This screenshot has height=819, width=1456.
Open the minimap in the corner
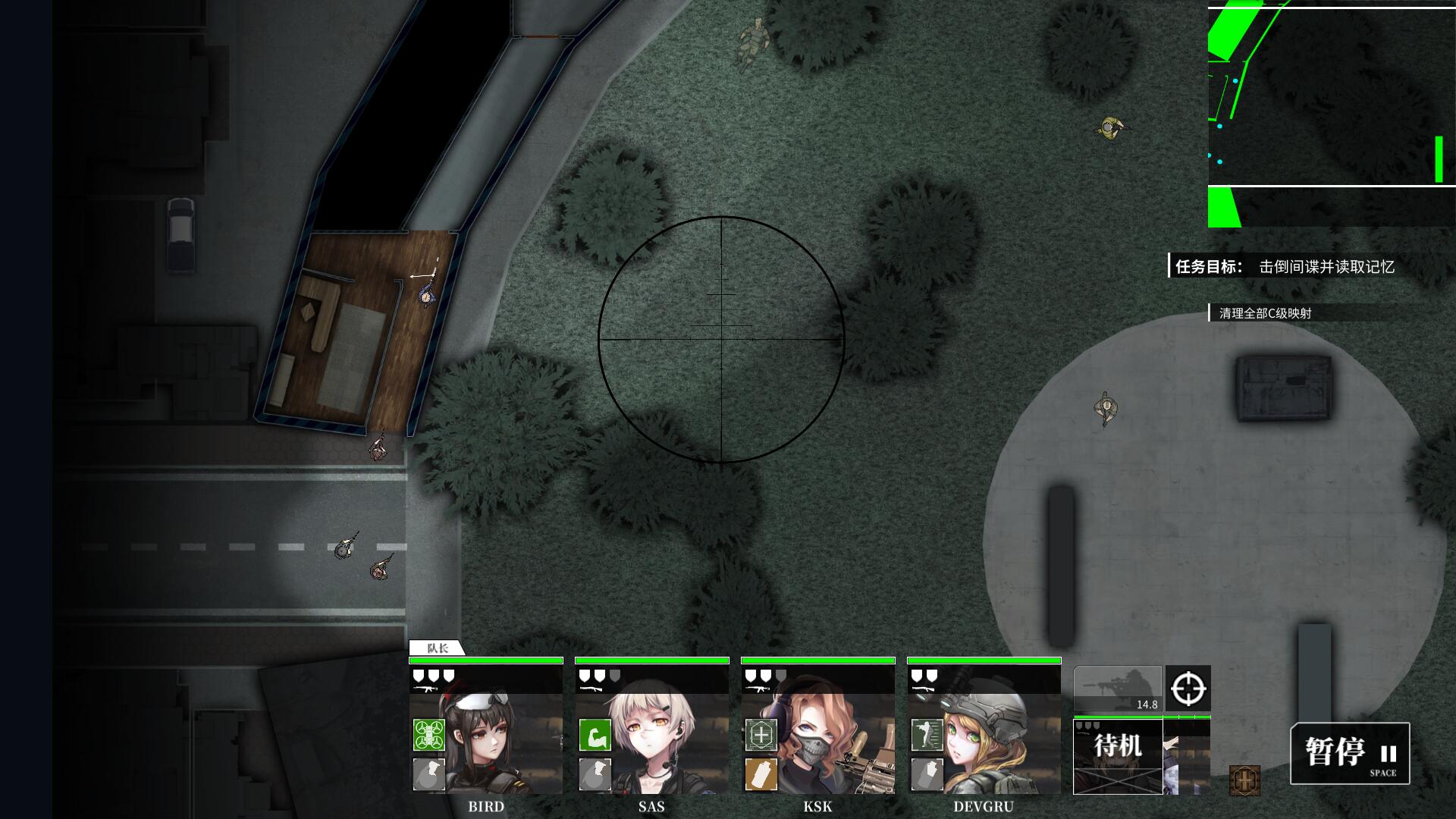pos(1331,114)
